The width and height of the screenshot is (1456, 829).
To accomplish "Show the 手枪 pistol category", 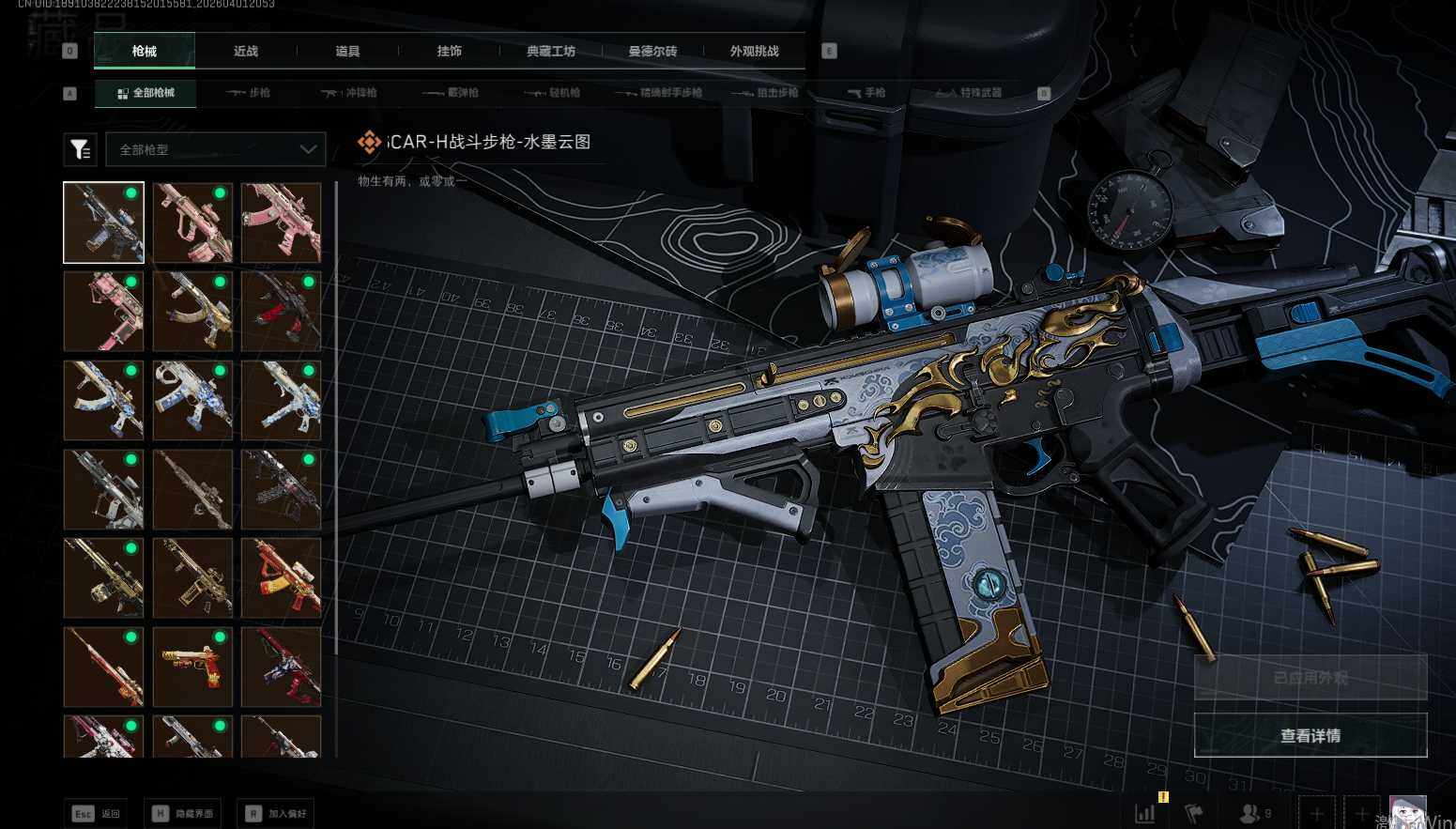I will [x=866, y=93].
